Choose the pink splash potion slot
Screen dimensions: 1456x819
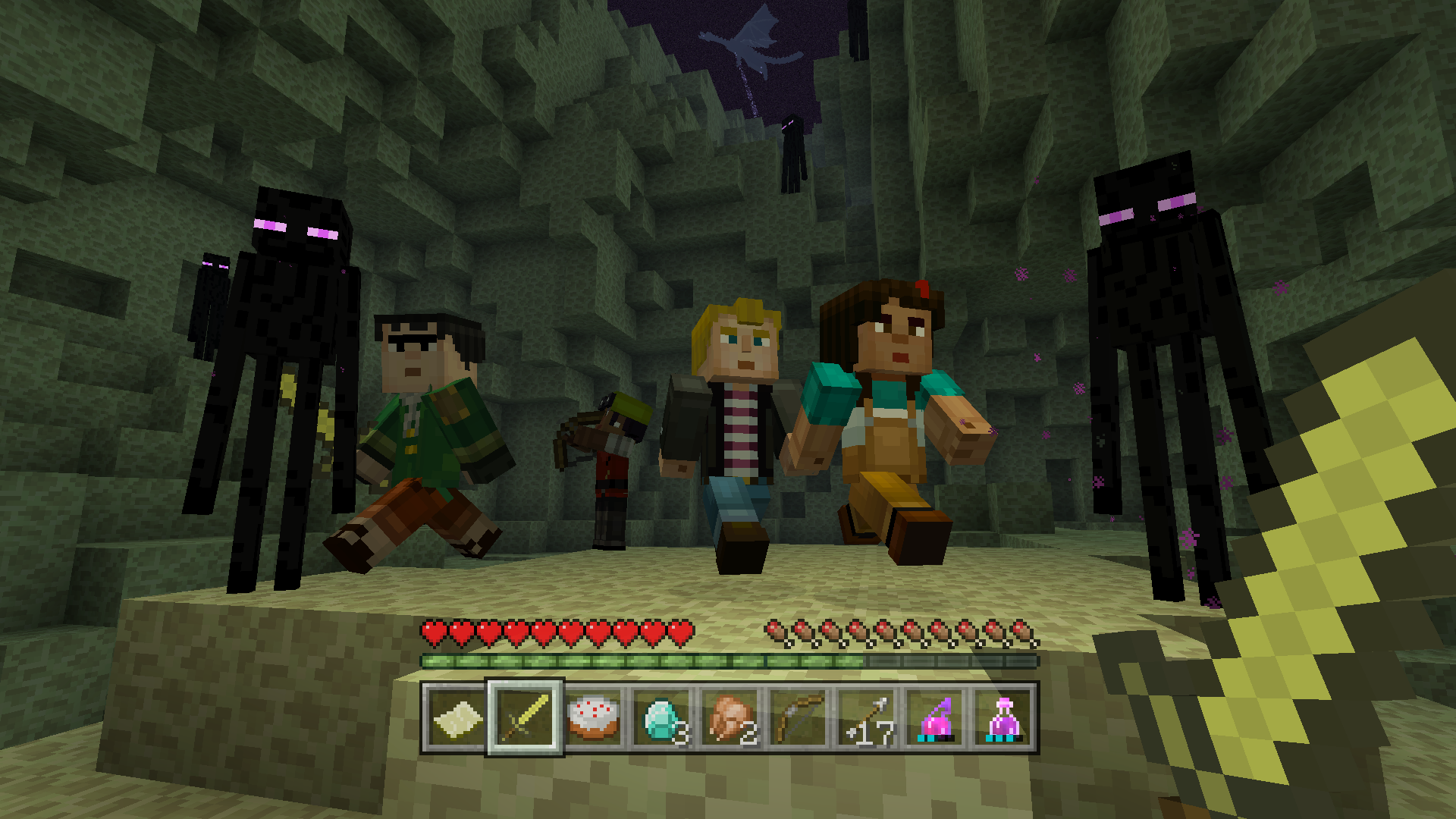[x=935, y=718]
